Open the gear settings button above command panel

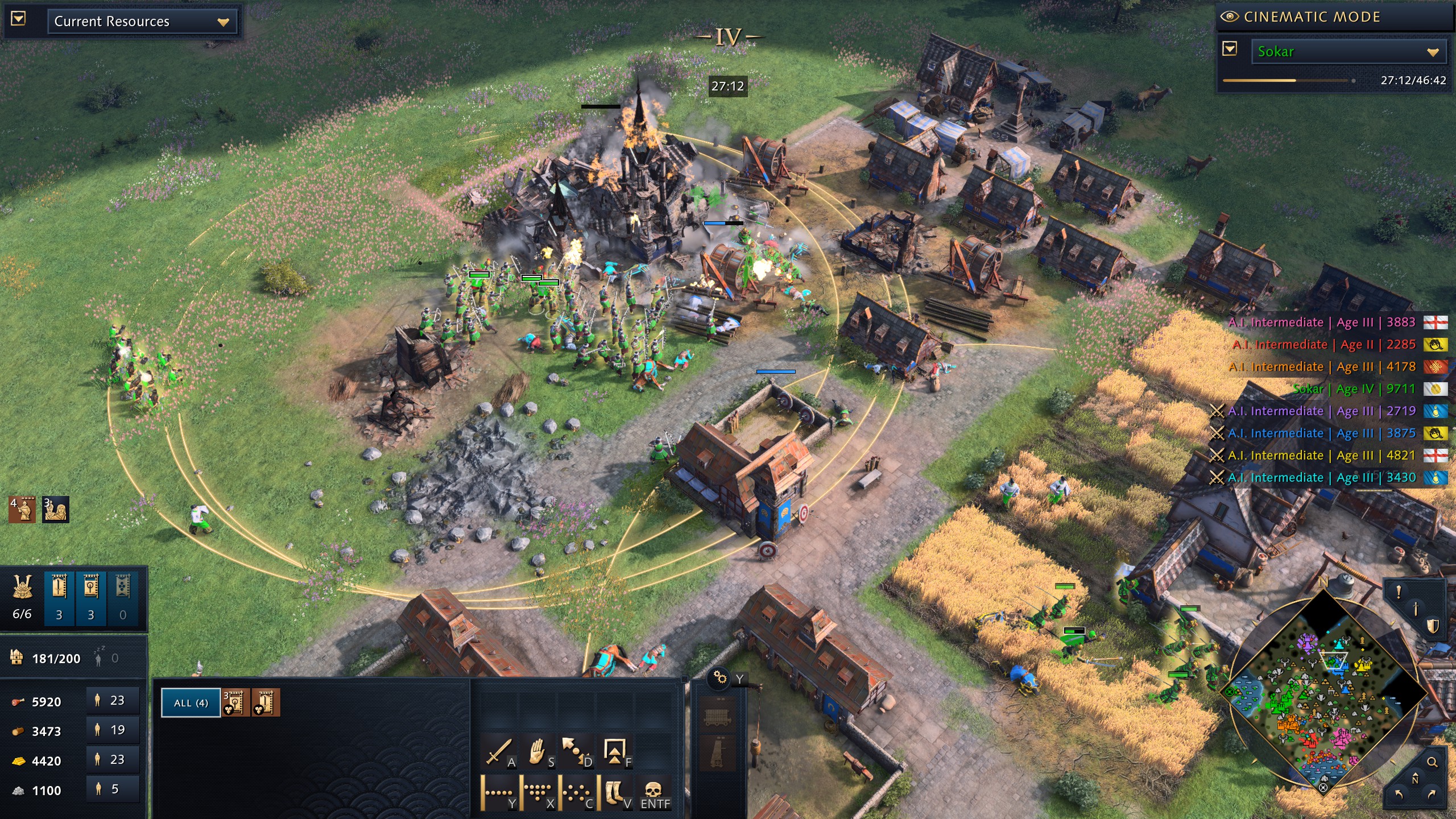click(x=720, y=678)
